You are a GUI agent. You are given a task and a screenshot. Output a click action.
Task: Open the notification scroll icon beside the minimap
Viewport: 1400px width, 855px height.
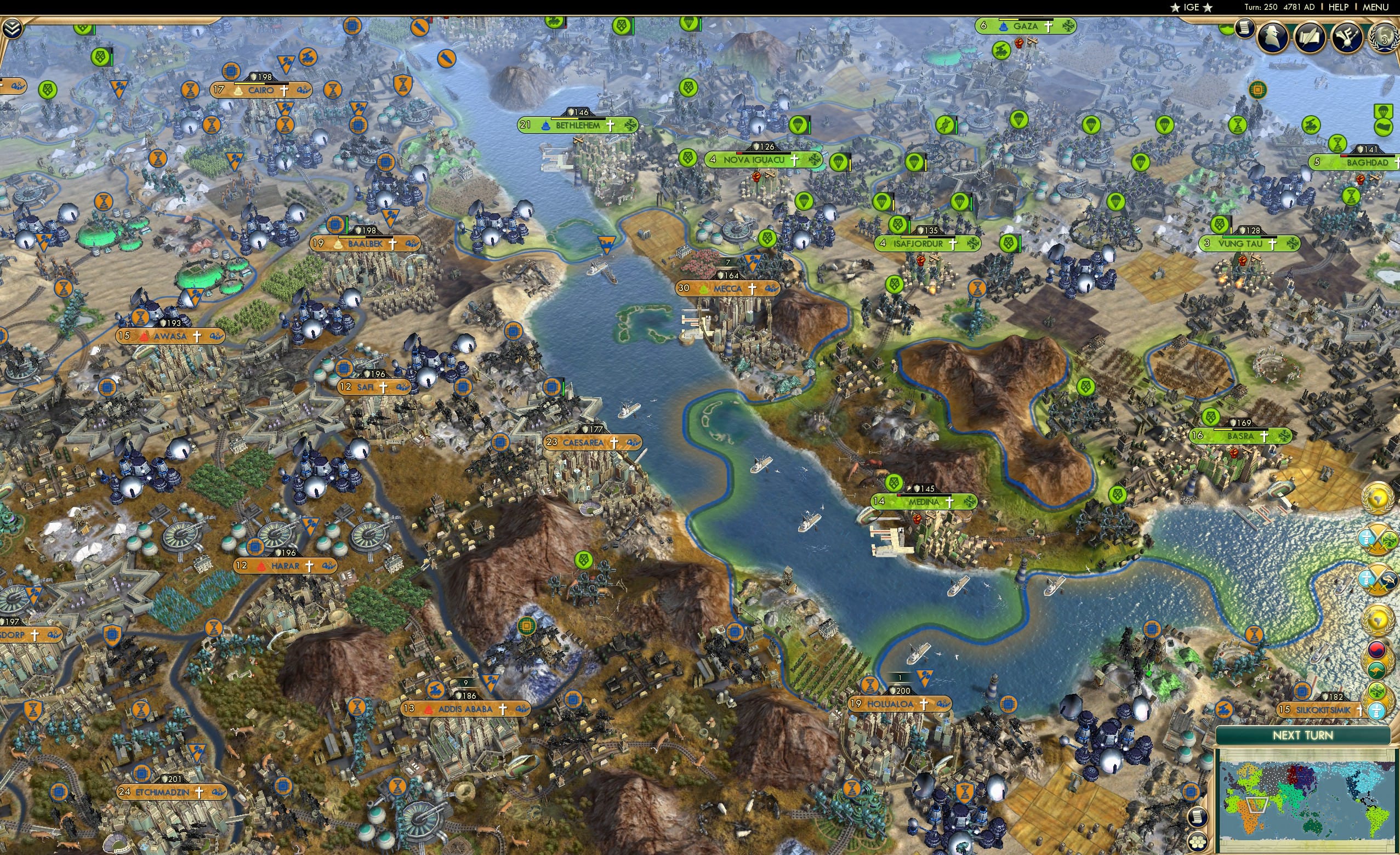pyautogui.click(x=1198, y=817)
